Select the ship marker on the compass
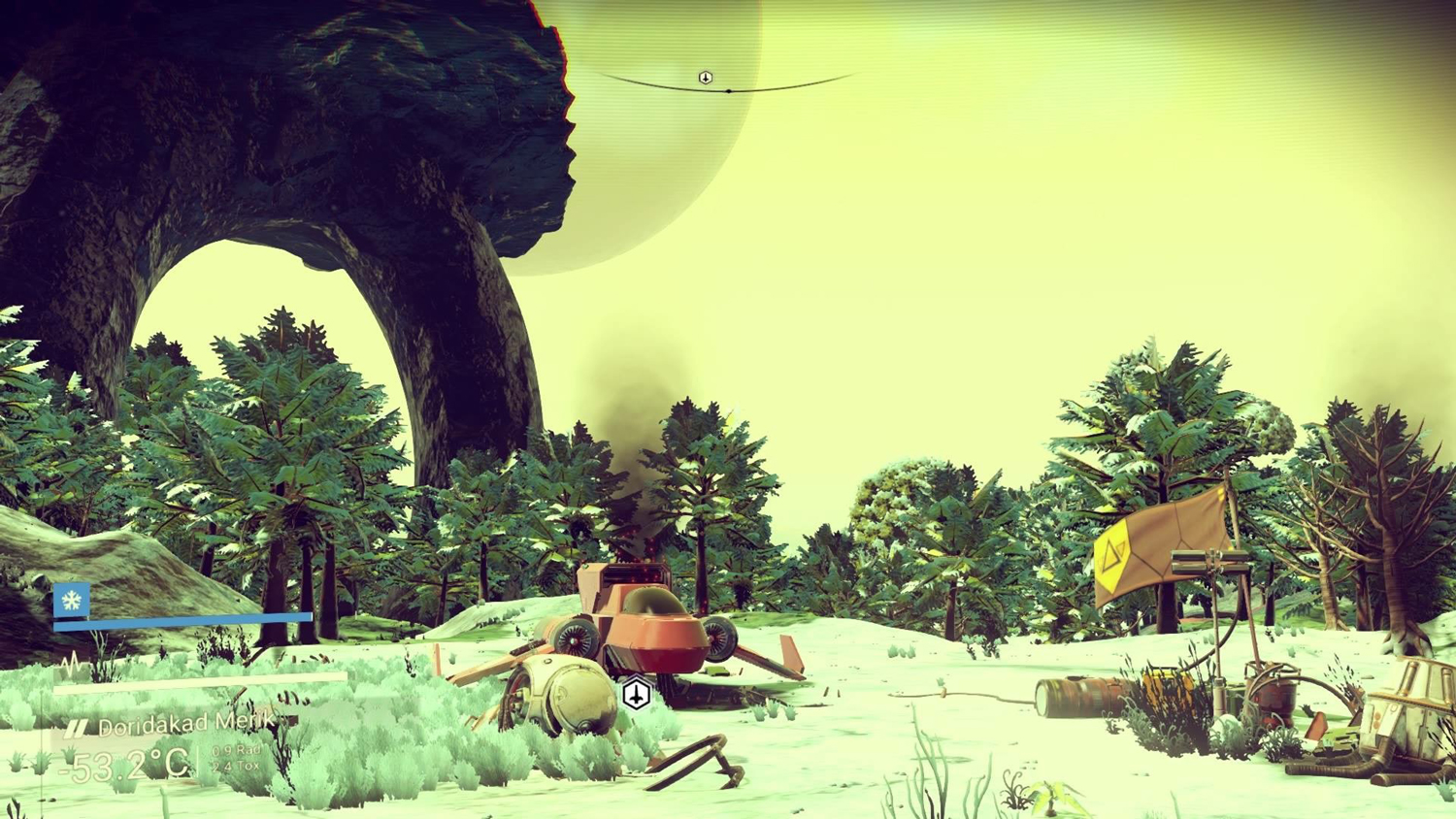Image resolution: width=1456 pixels, height=819 pixels. click(706, 78)
